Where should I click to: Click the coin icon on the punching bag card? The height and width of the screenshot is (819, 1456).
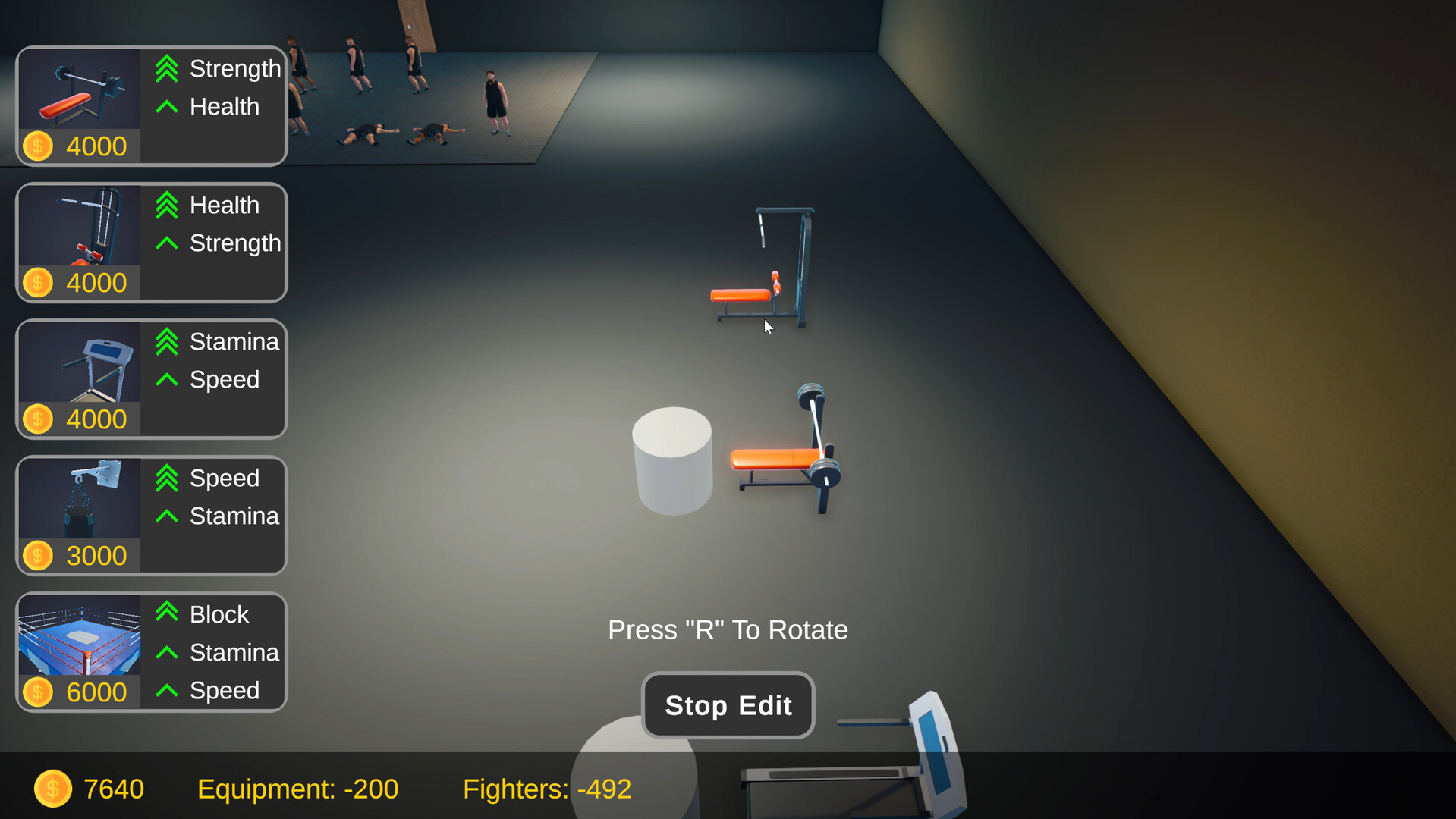37,554
